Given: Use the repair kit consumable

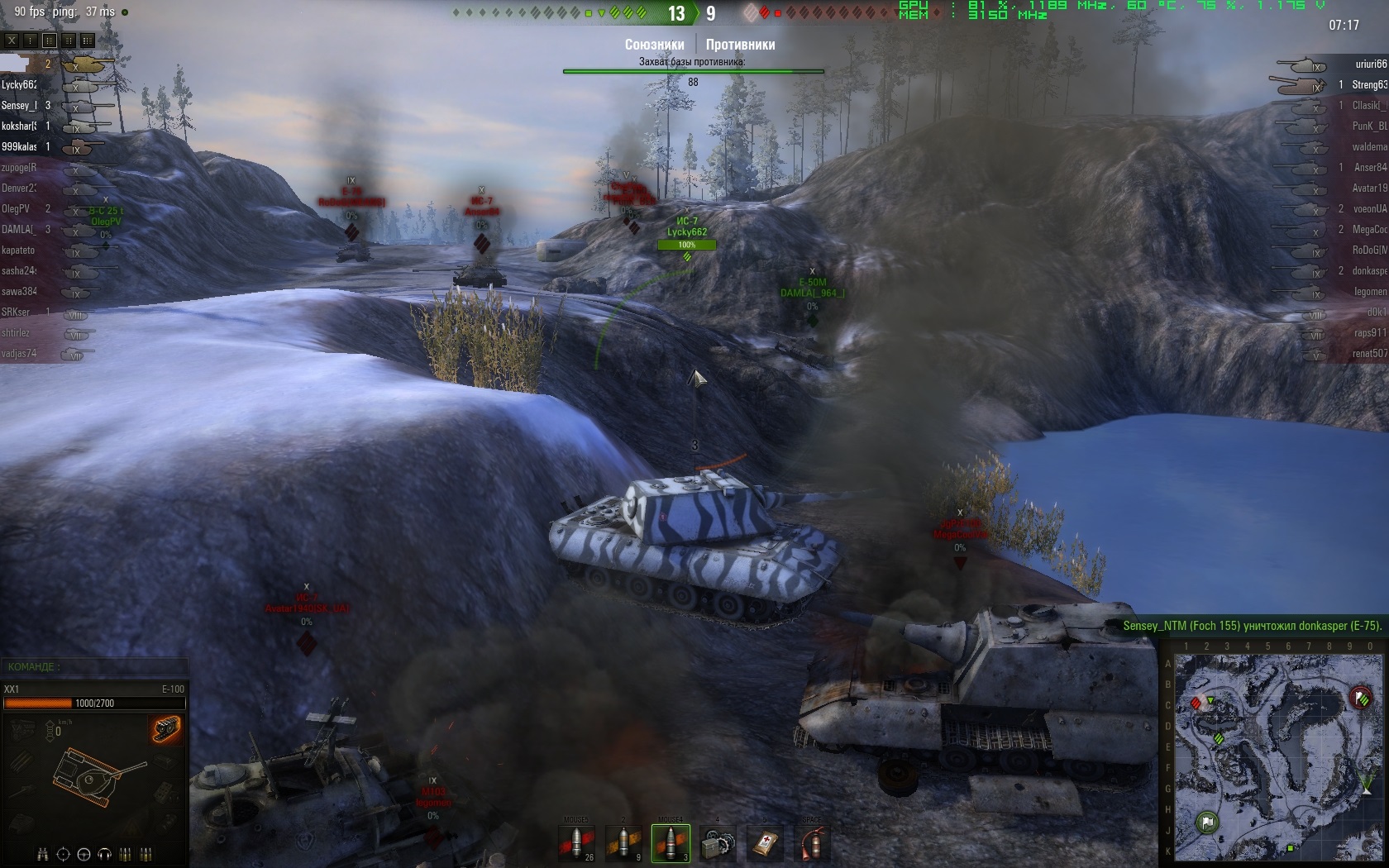Looking at the screenshot, I should click(717, 843).
